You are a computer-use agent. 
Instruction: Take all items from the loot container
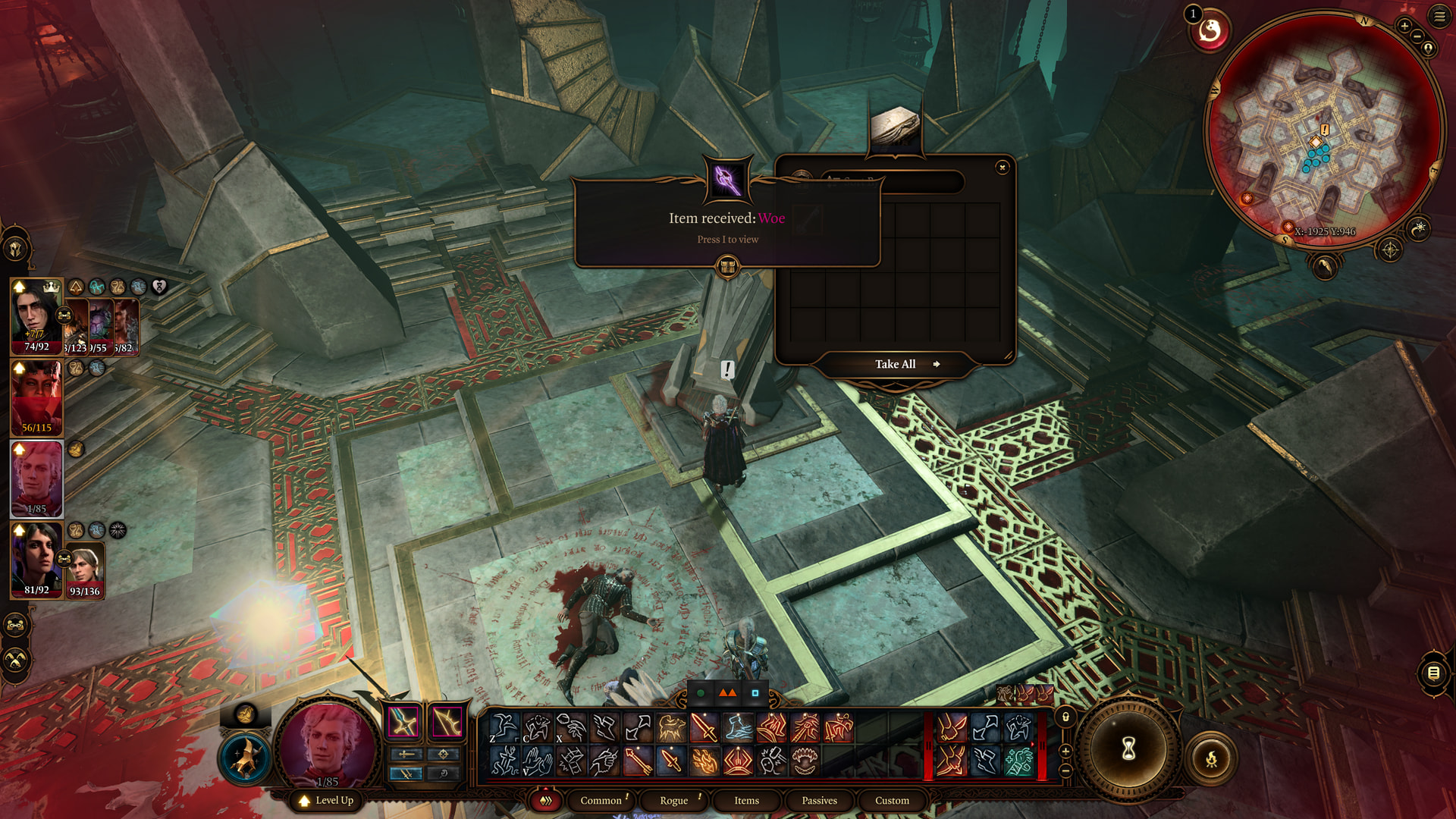click(896, 365)
